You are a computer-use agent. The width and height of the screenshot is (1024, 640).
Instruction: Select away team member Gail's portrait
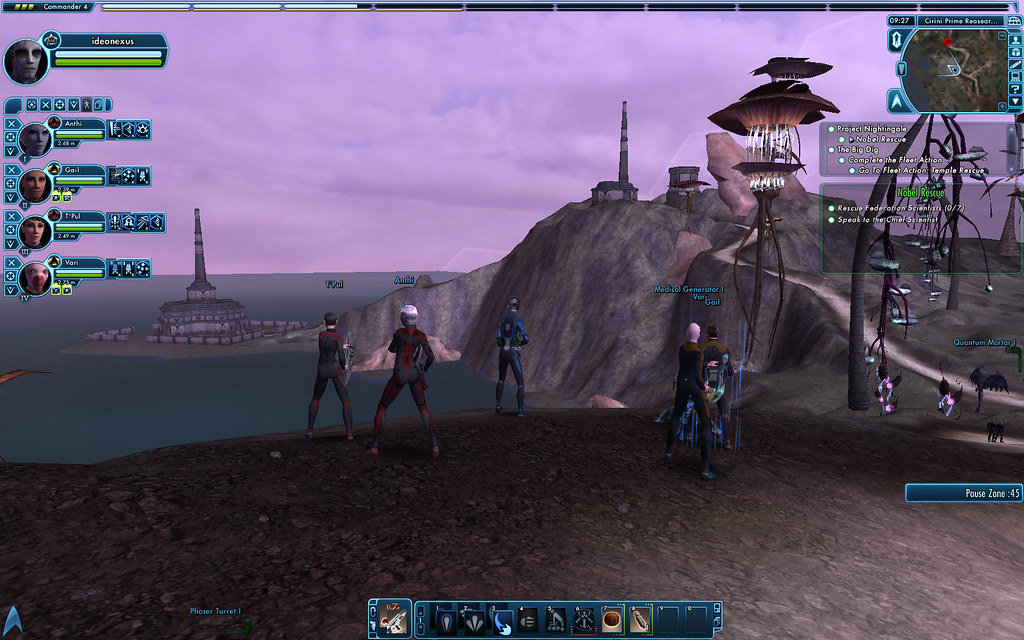coord(35,184)
